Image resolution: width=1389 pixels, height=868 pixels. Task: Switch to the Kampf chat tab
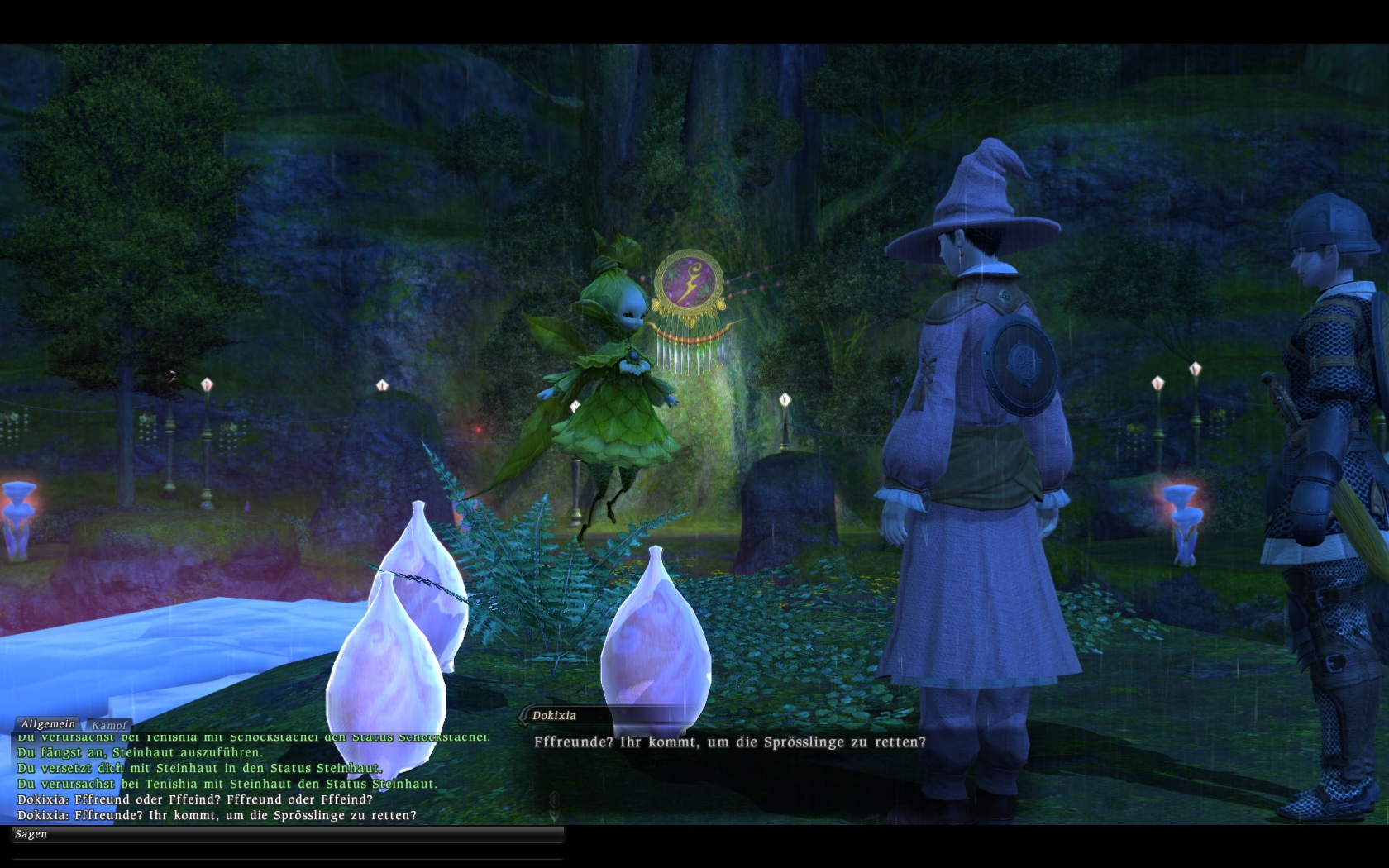pyautogui.click(x=109, y=725)
